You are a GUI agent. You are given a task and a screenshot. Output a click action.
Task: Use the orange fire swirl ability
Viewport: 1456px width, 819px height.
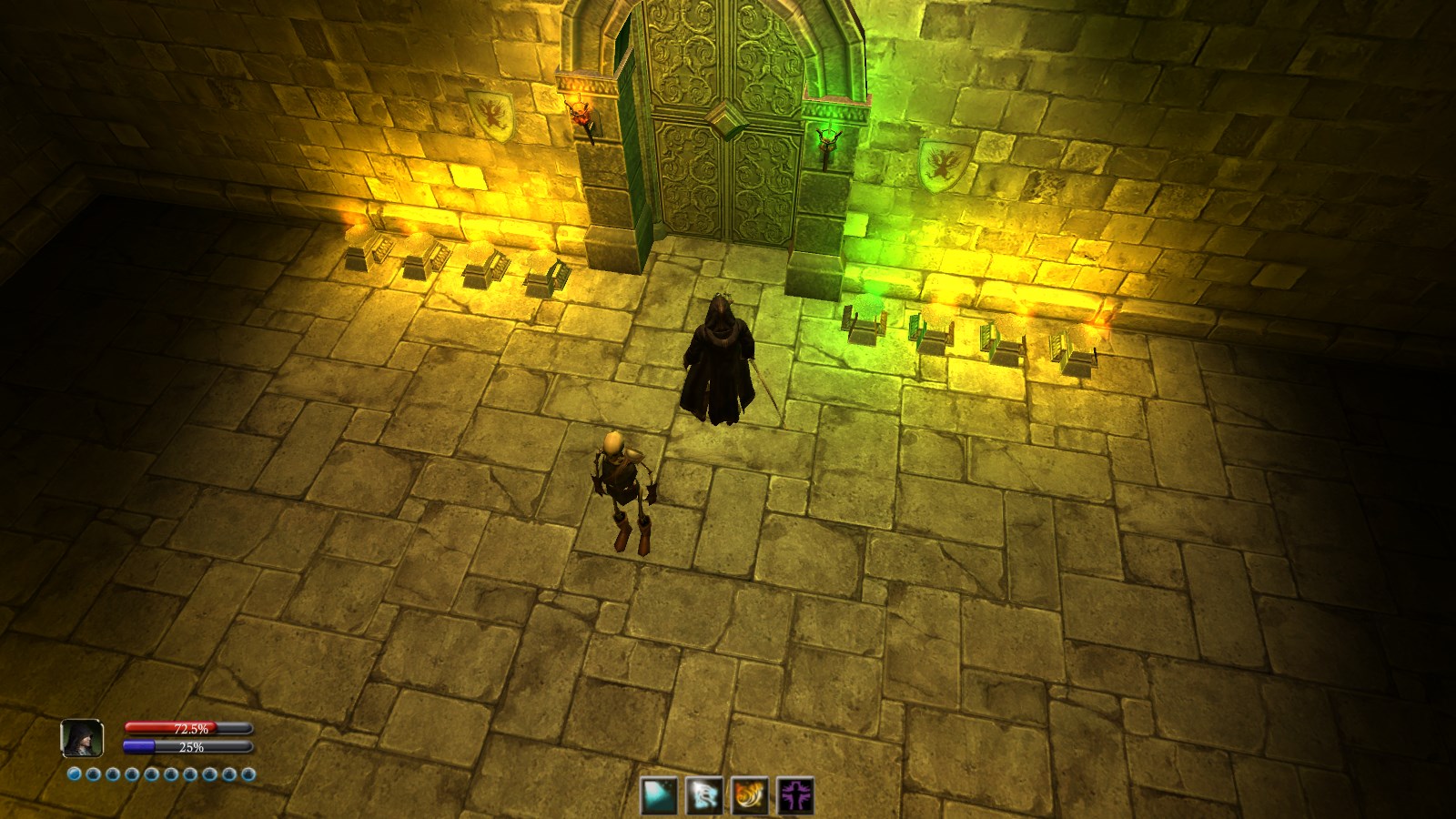coord(750,795)
